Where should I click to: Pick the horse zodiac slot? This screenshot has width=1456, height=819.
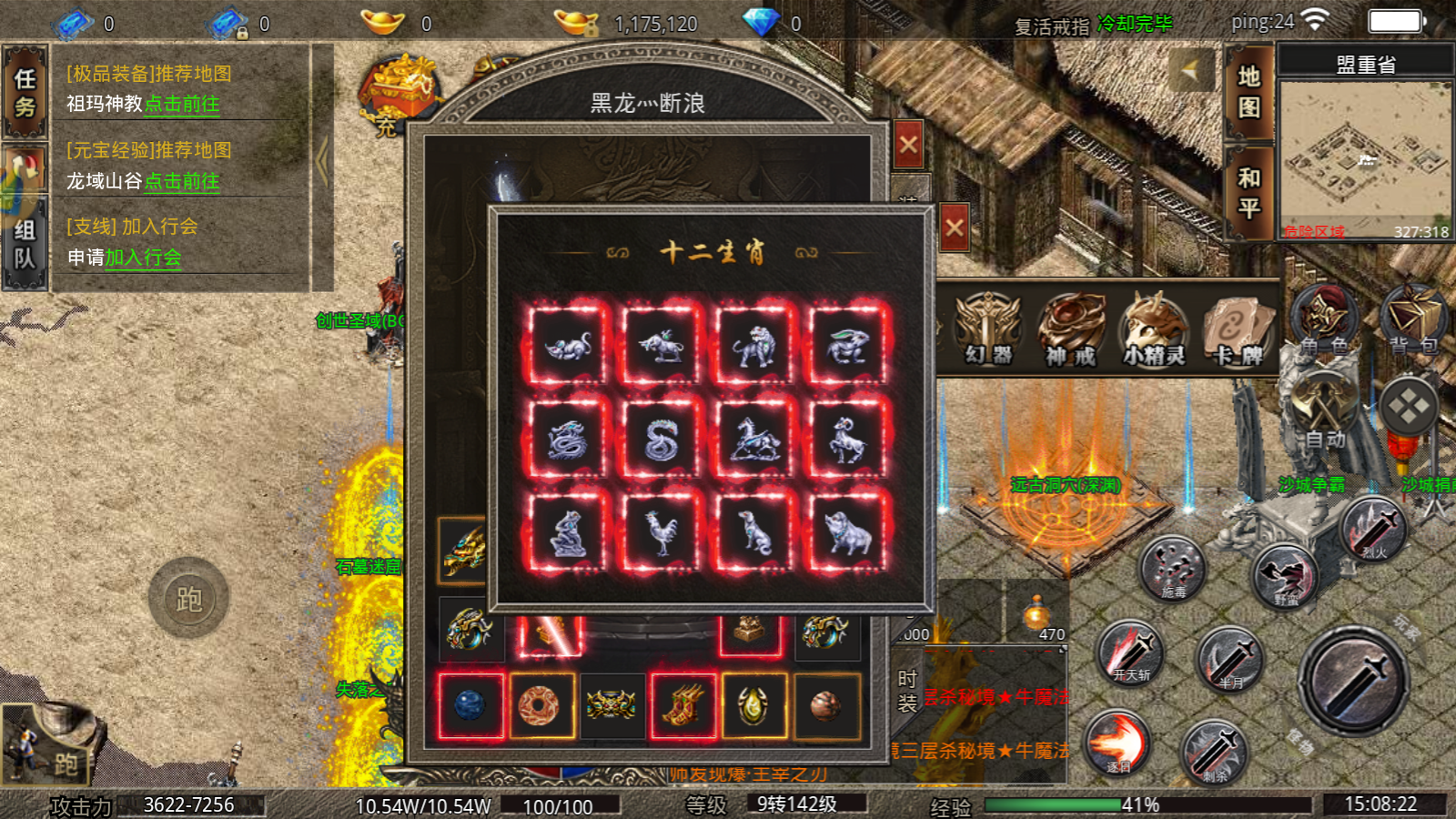[x=754, y=440]
